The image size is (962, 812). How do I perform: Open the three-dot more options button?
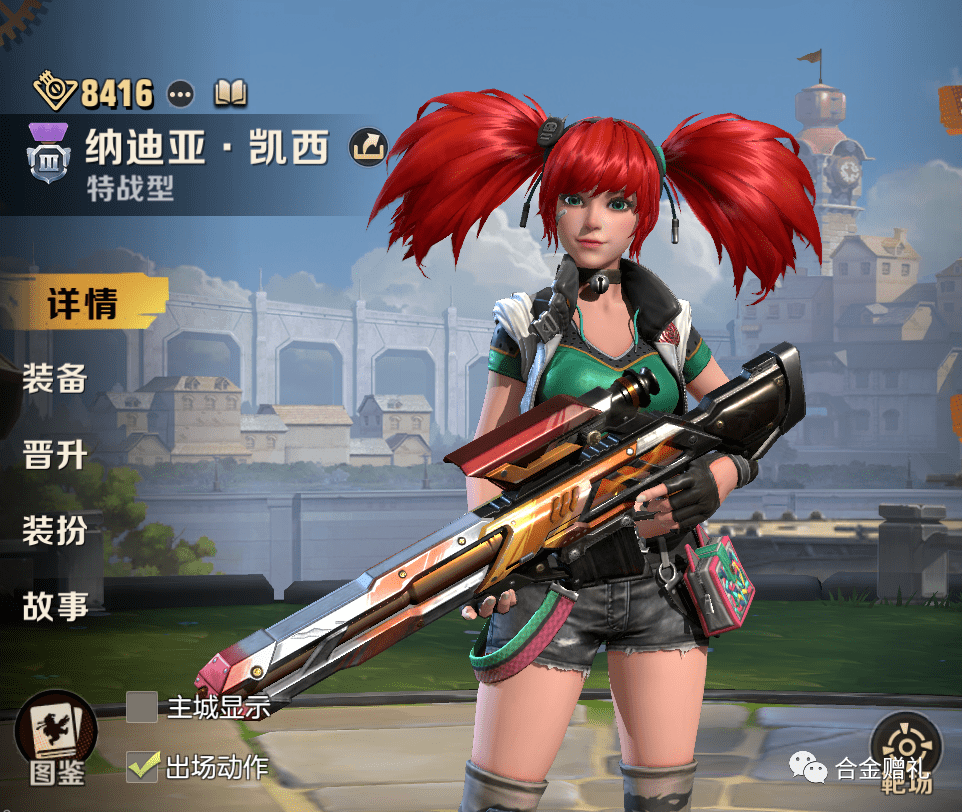pos(181,94)
